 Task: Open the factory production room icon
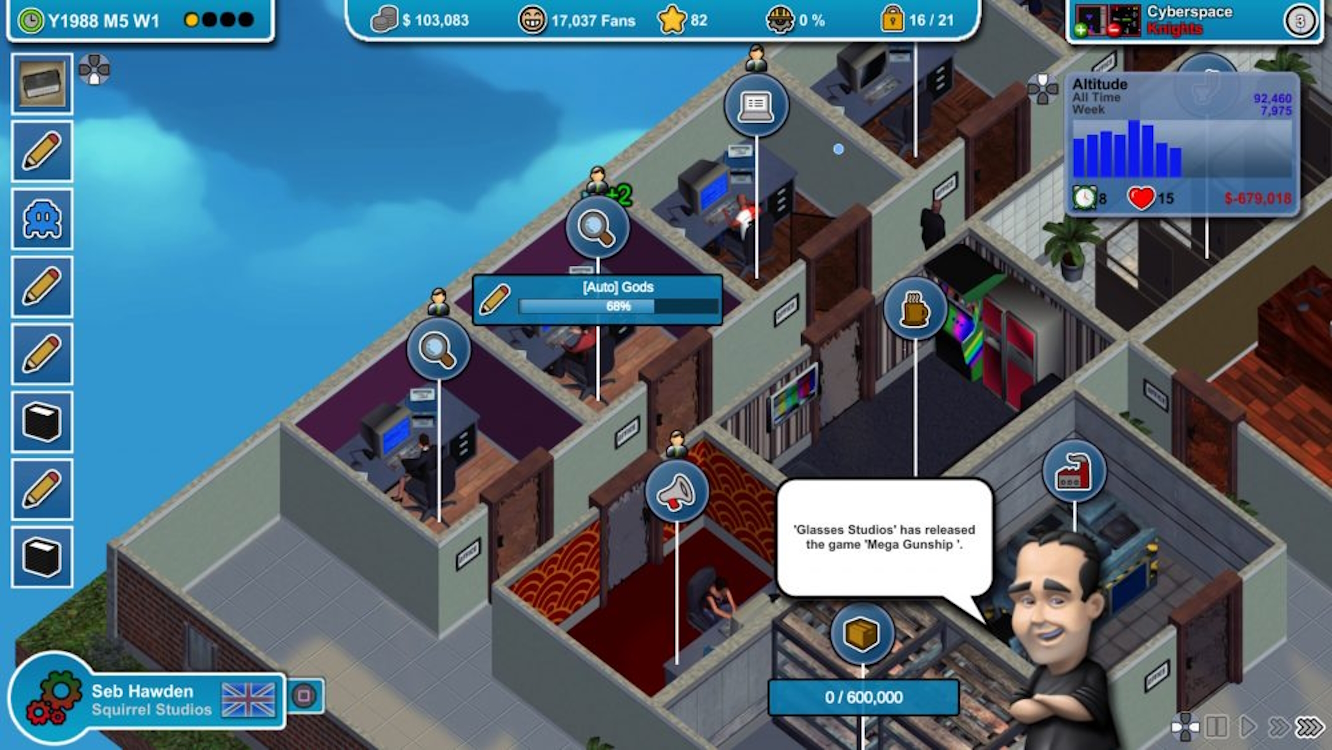[x=1074, y=471]
